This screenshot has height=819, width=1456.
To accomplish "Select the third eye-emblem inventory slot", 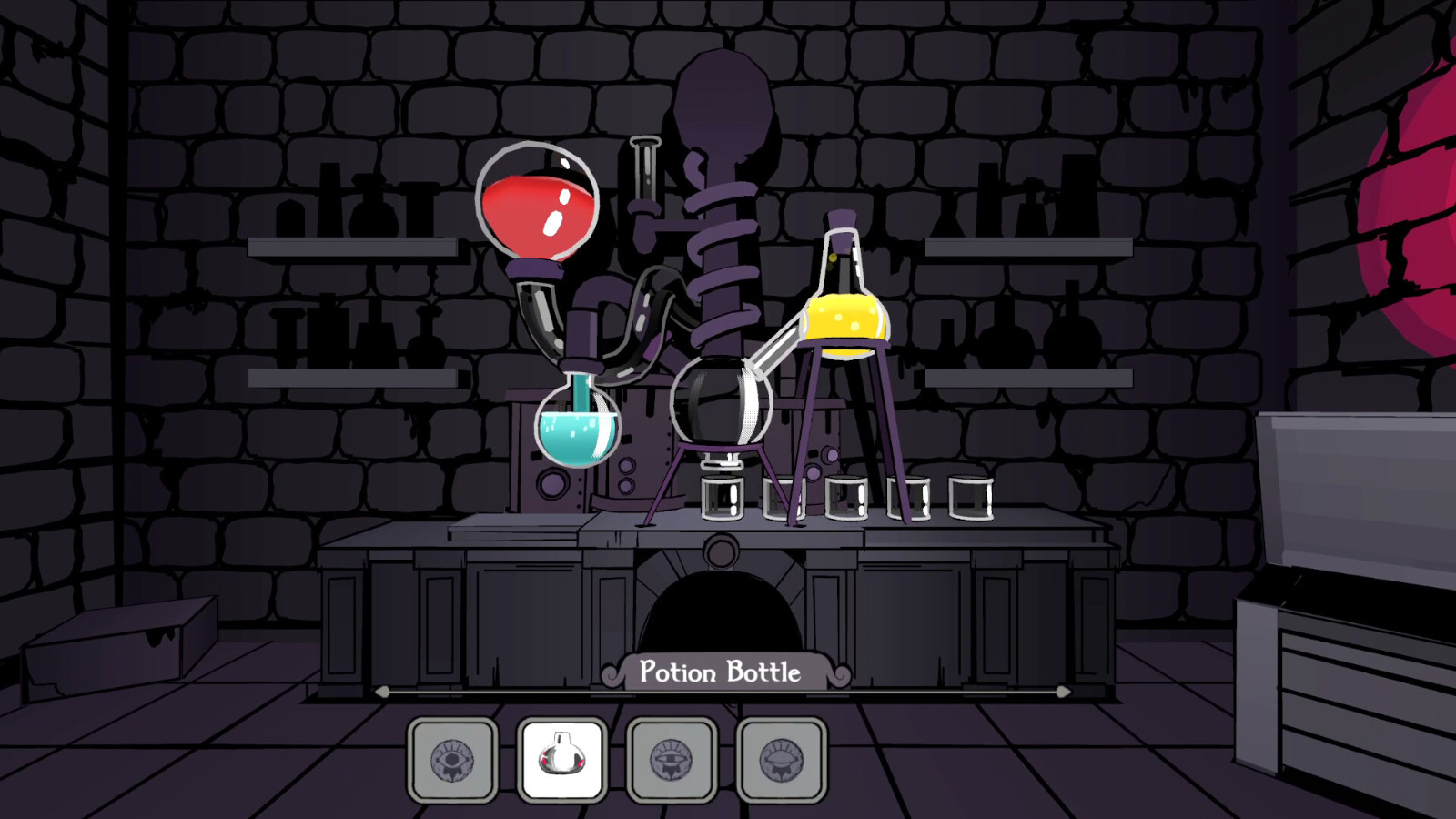I will 671,757.
